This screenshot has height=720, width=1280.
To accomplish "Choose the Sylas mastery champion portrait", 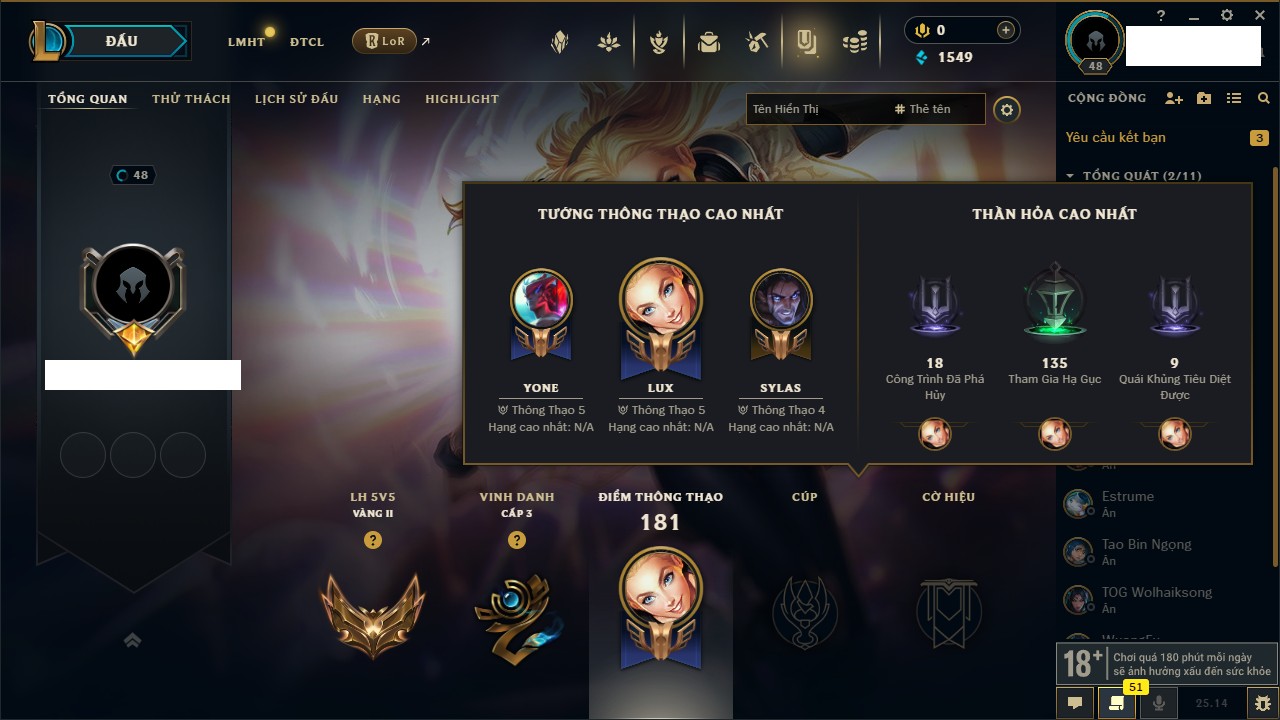I will 781,300.
